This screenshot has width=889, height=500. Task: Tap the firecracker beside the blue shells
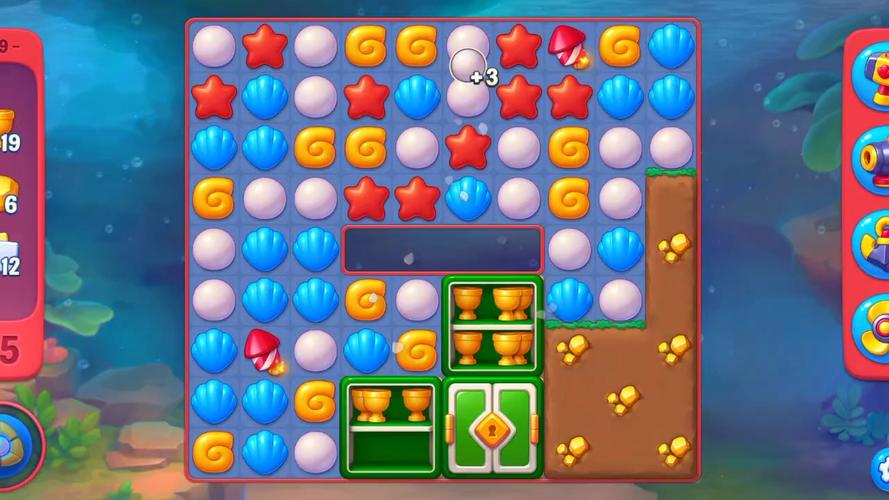point(264,349)
